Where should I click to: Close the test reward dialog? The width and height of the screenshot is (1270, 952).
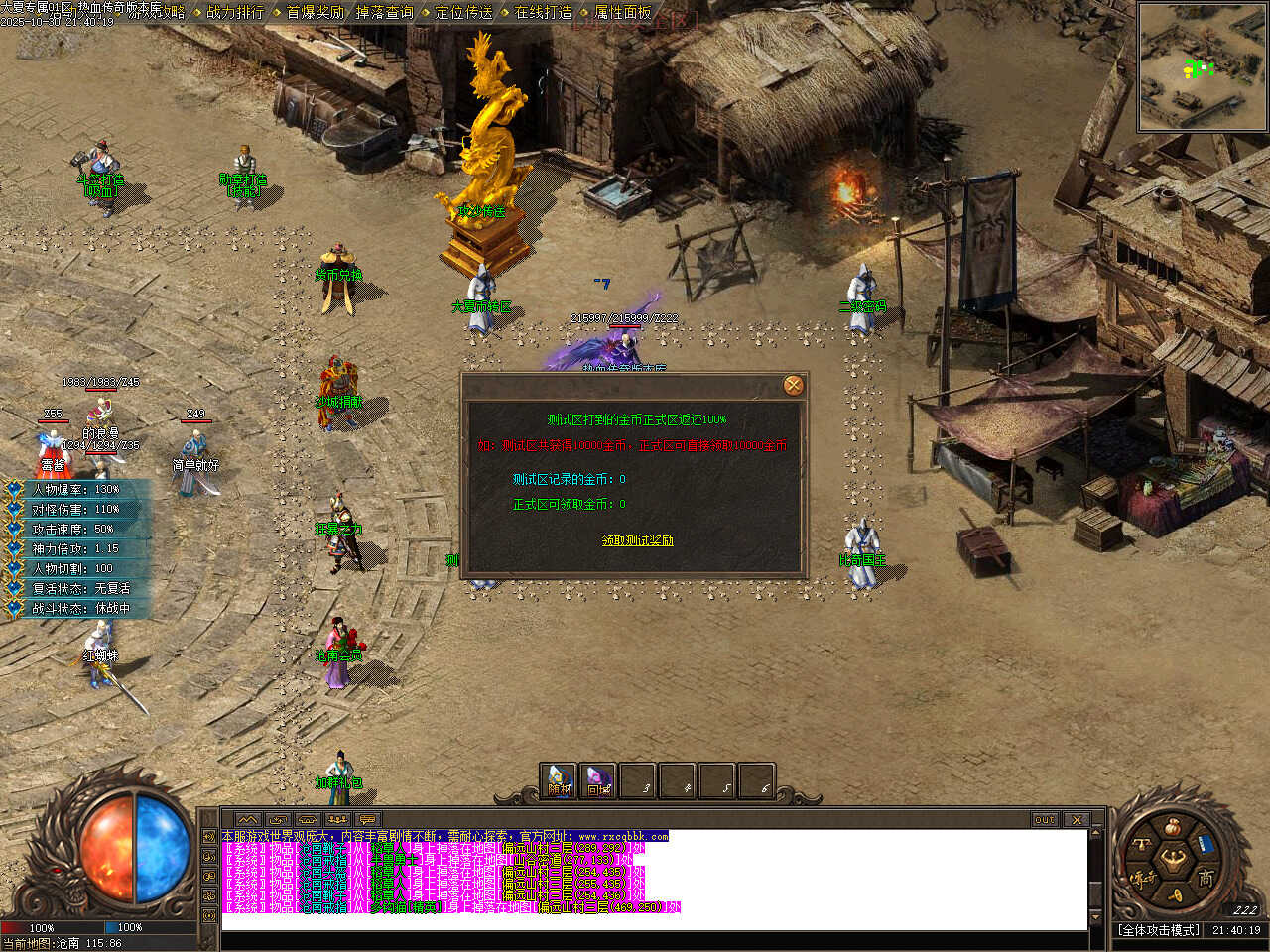pyautogui.click(x=793, y=386)
